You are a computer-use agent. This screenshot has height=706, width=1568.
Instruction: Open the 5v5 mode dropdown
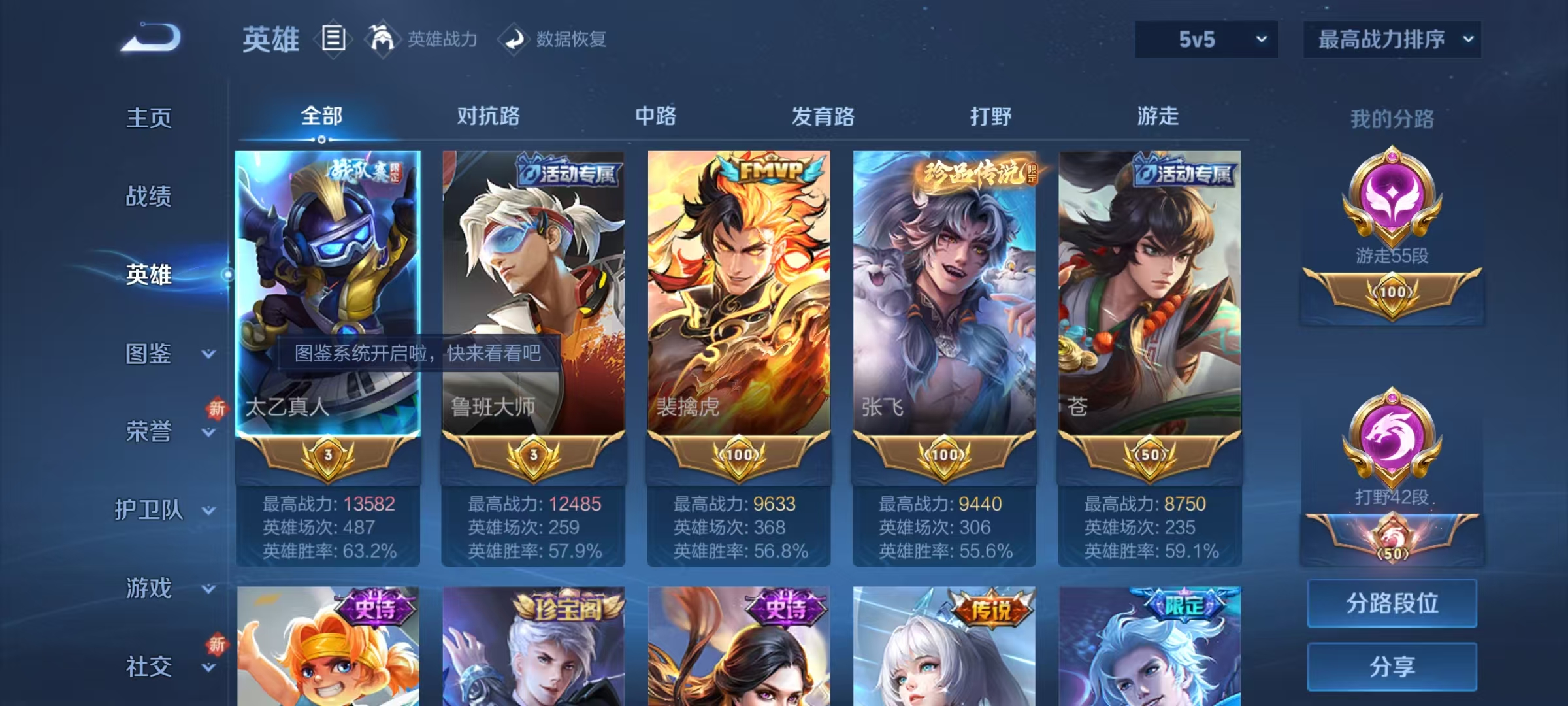(1205, 39)
